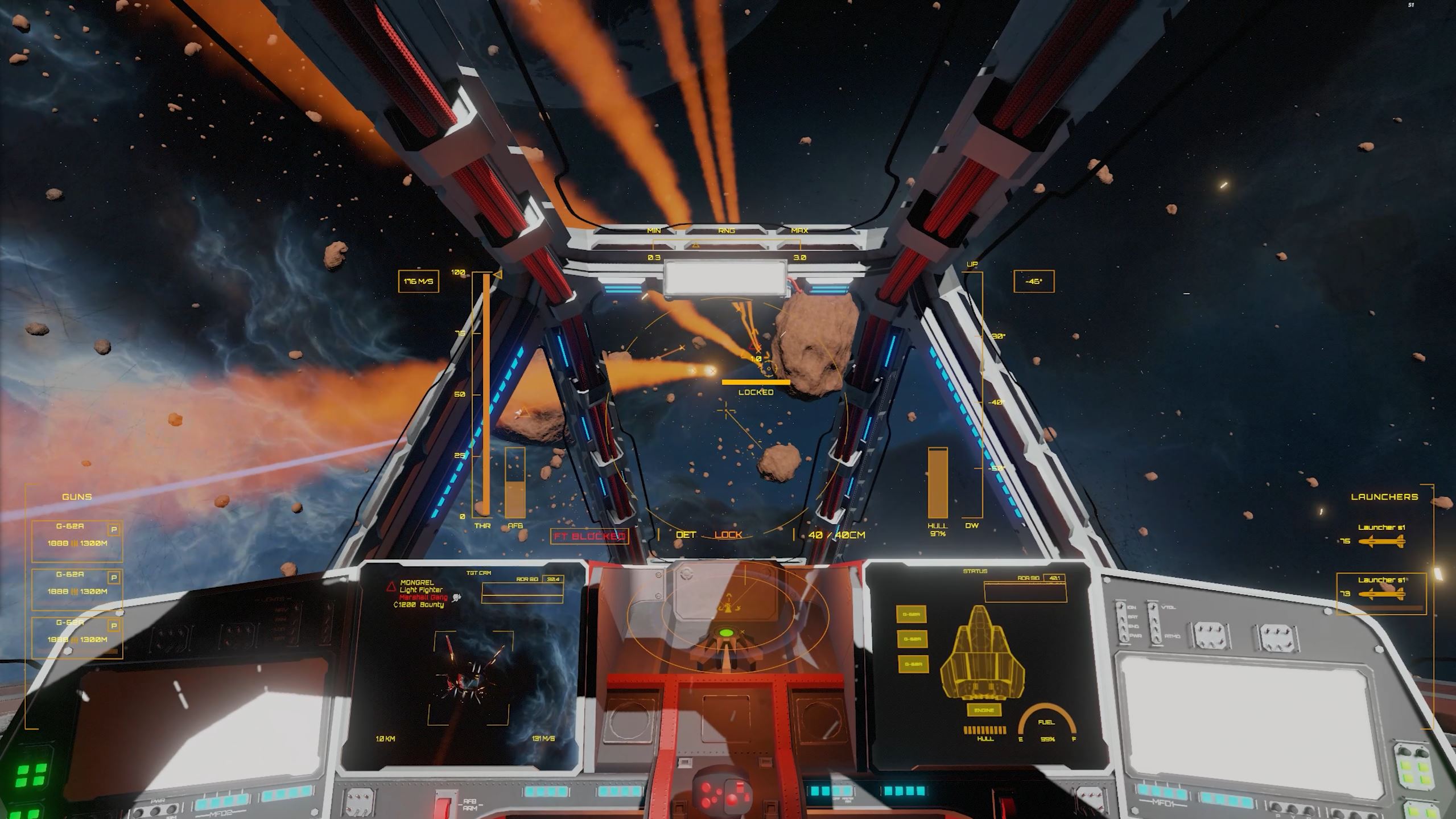1456x819 pixels.
Task: Select the bounty icon next to ¢1200 Bounty
Action: pos(456,598)
